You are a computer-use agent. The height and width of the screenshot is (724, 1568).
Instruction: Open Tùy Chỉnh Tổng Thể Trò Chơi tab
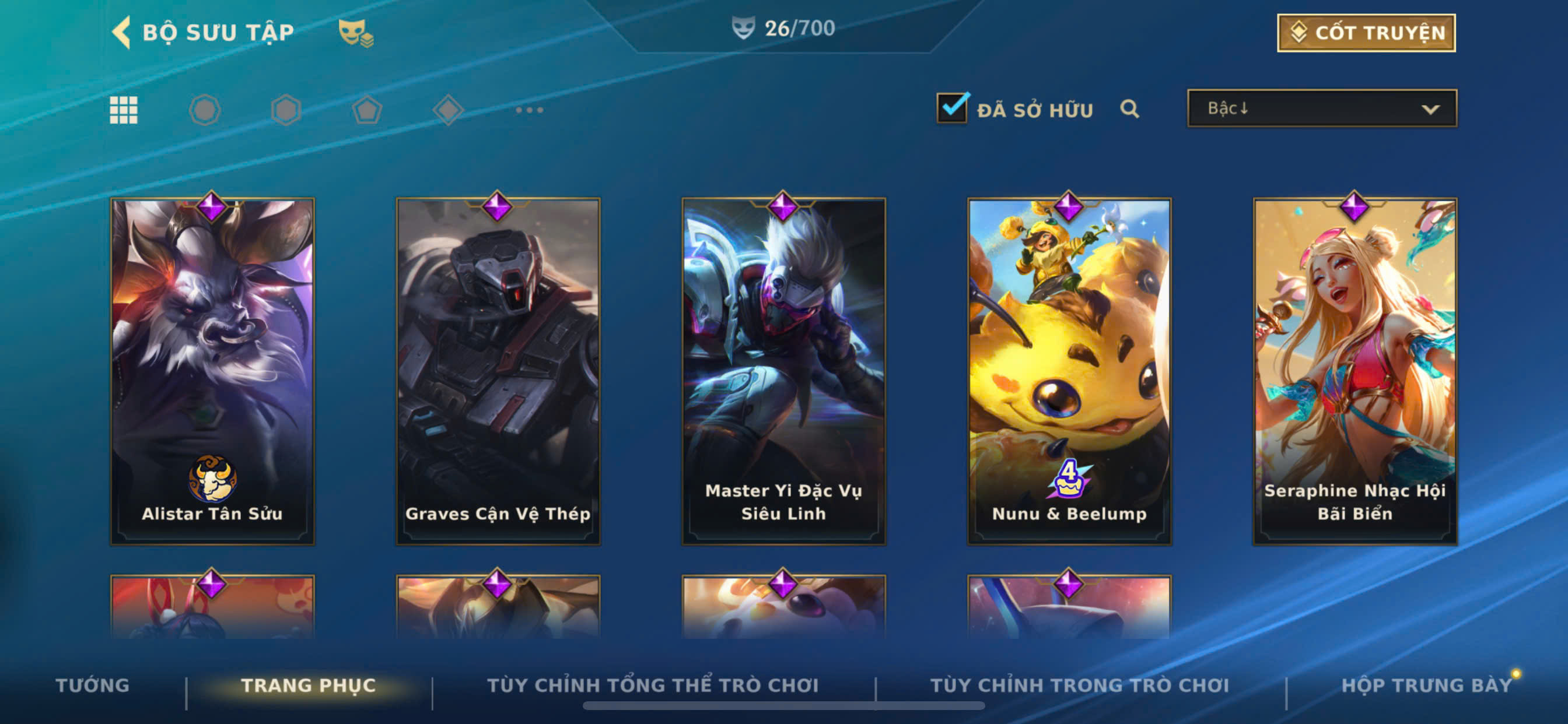click(x=653, y=685)
